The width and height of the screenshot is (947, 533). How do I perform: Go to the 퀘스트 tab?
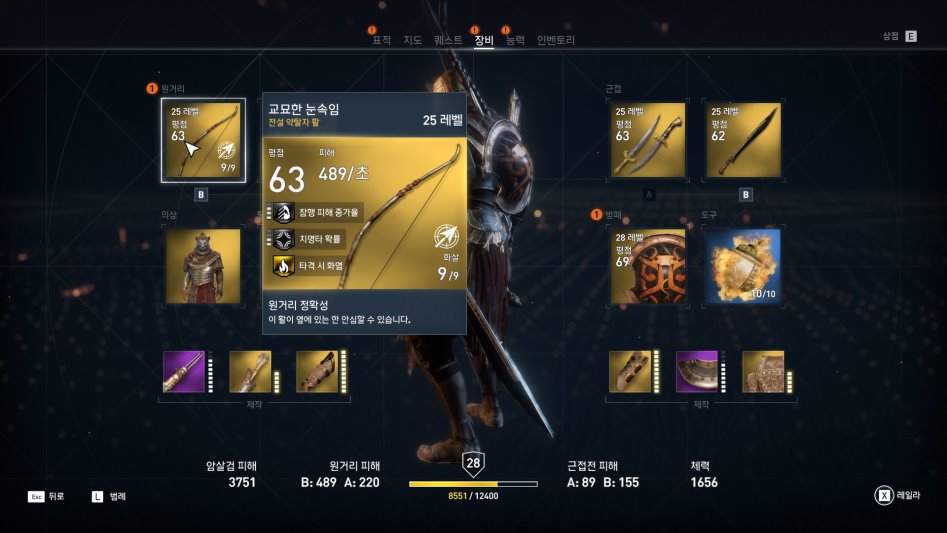448,40
